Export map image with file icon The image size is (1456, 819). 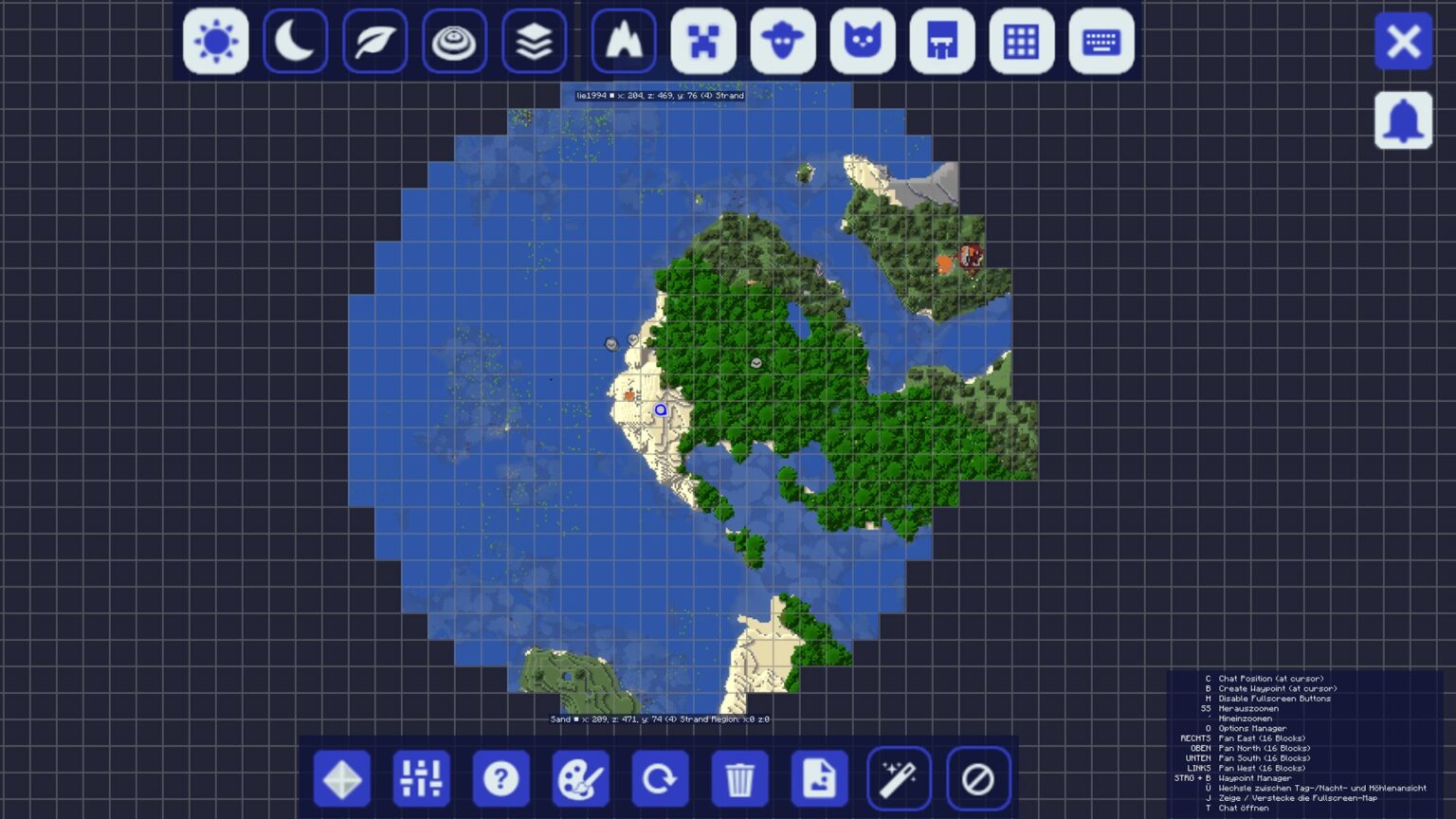[x=821, y=777]
